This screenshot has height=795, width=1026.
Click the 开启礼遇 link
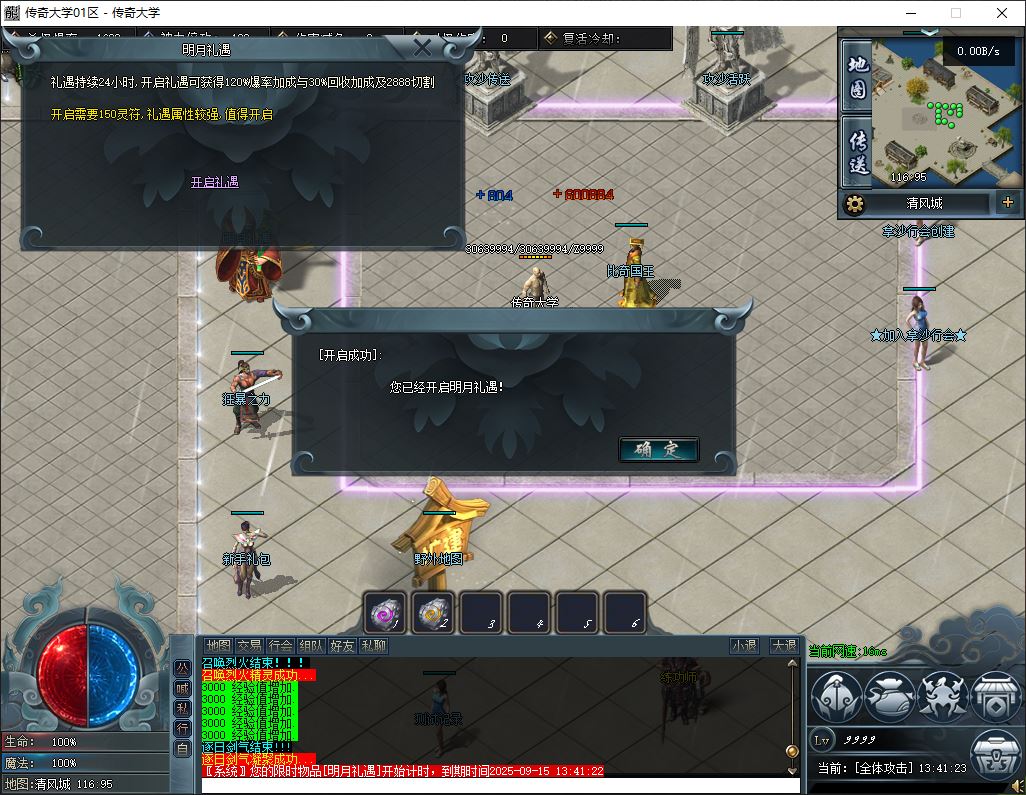[x=215, y=182]
